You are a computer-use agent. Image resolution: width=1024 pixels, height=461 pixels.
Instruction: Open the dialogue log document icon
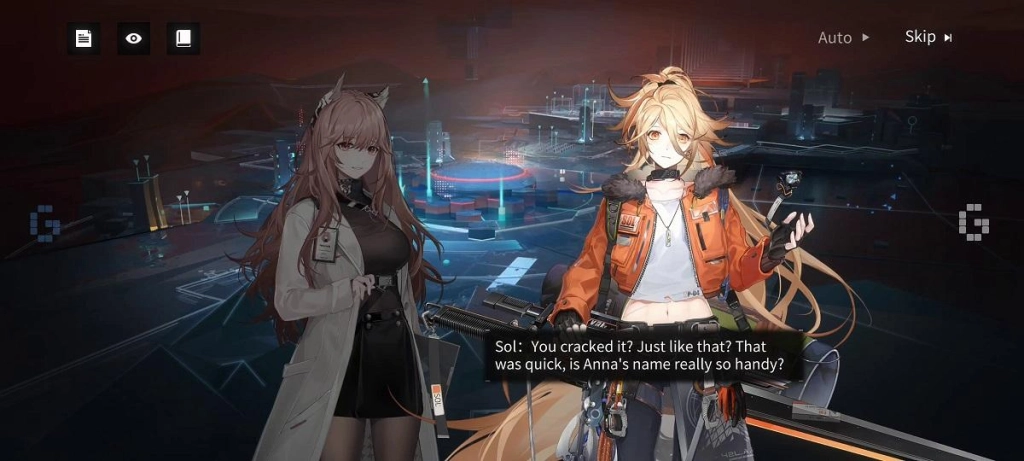point(84,39)
